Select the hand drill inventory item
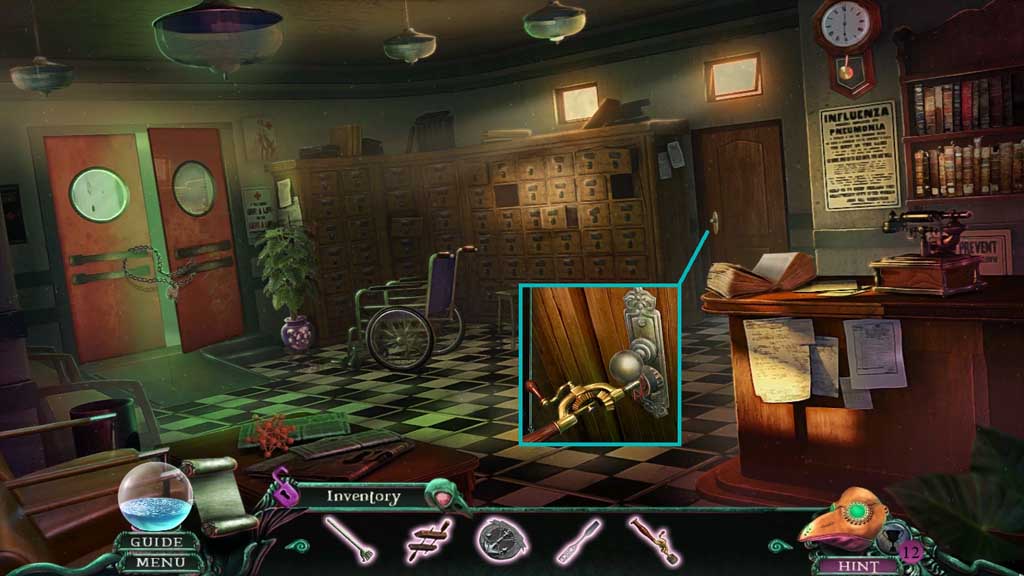 pos(649,539)
